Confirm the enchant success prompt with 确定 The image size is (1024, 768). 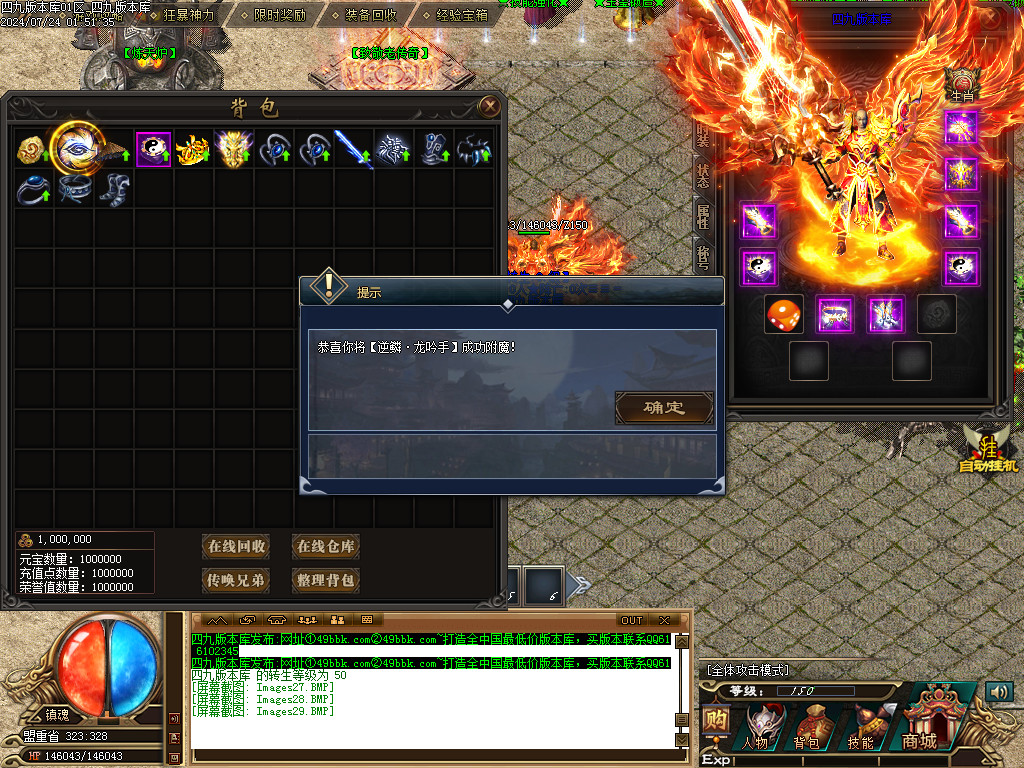click(664, 407)
